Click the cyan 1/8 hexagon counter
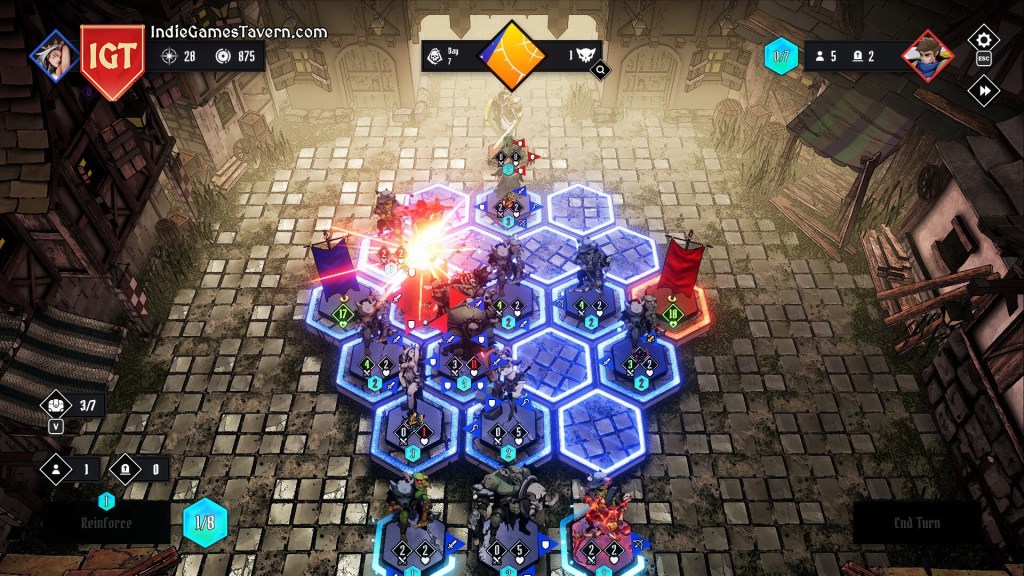Image resolution: width=1024 pixels, height=576 pixels. coord(205,522)
